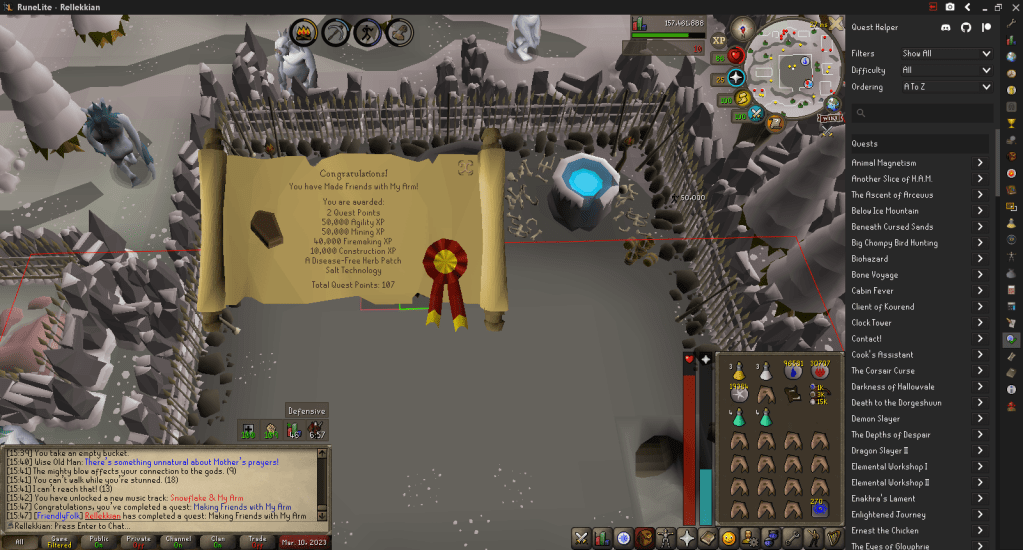The image size is (1023, 550).
Task: Toggle the XP drops orb
Action: [718, 42]
